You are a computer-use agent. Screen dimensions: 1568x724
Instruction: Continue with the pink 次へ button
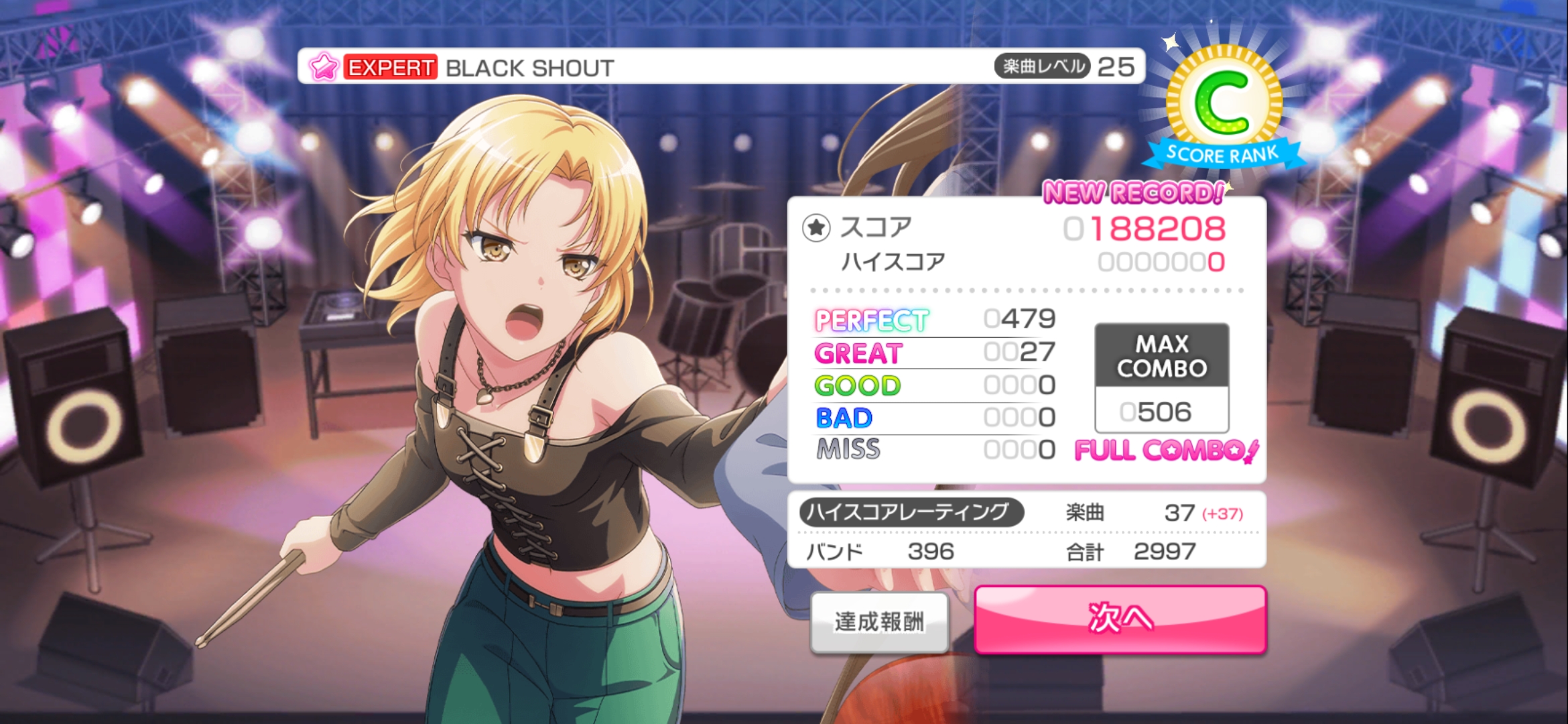(1120, 619)
